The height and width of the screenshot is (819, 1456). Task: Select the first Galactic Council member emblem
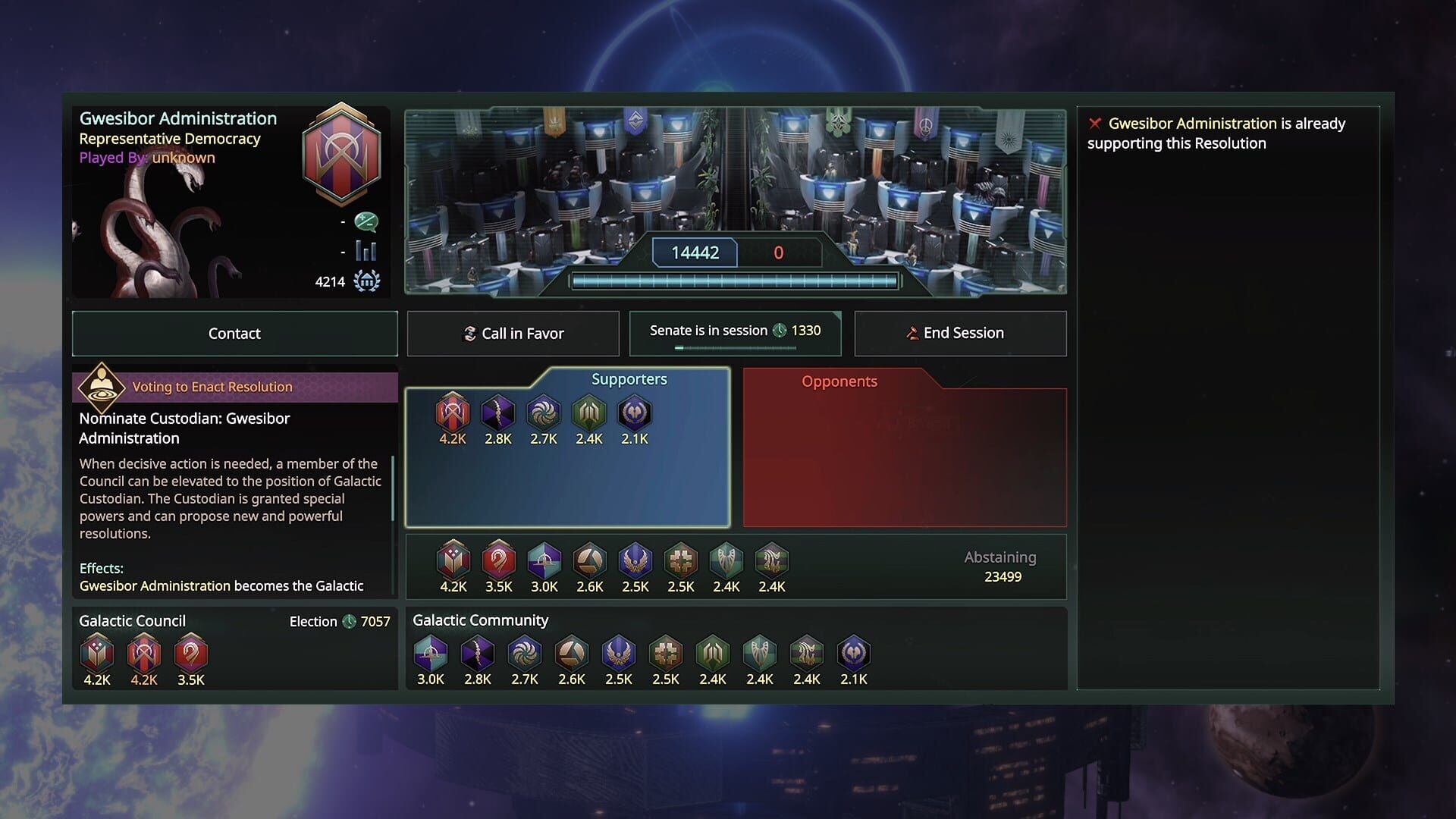click(x=98, y=653)
